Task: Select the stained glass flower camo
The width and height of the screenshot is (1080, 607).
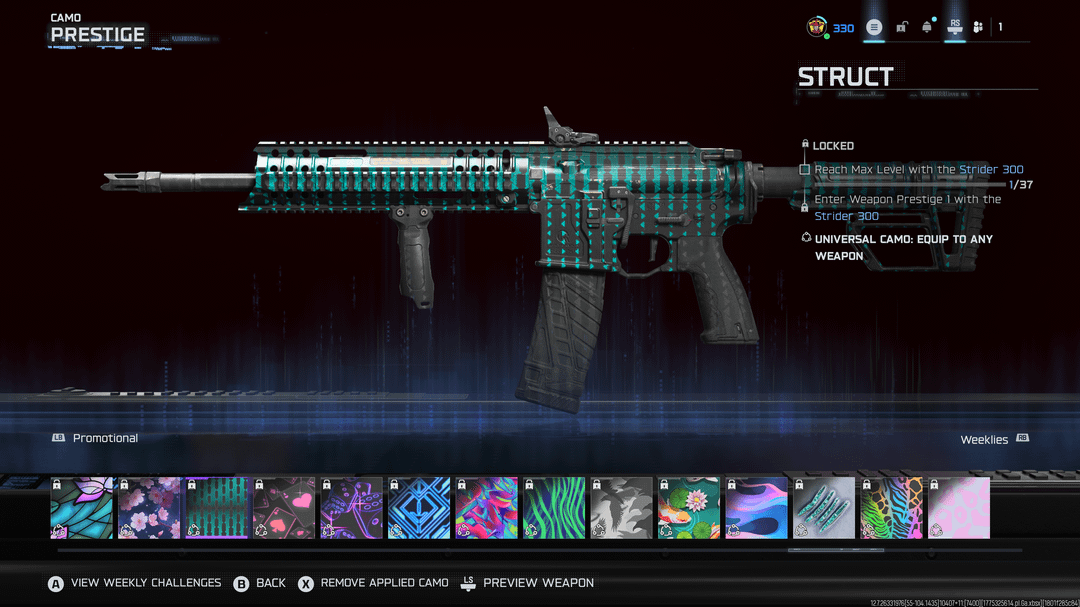Action: click(x=82, y=508)
